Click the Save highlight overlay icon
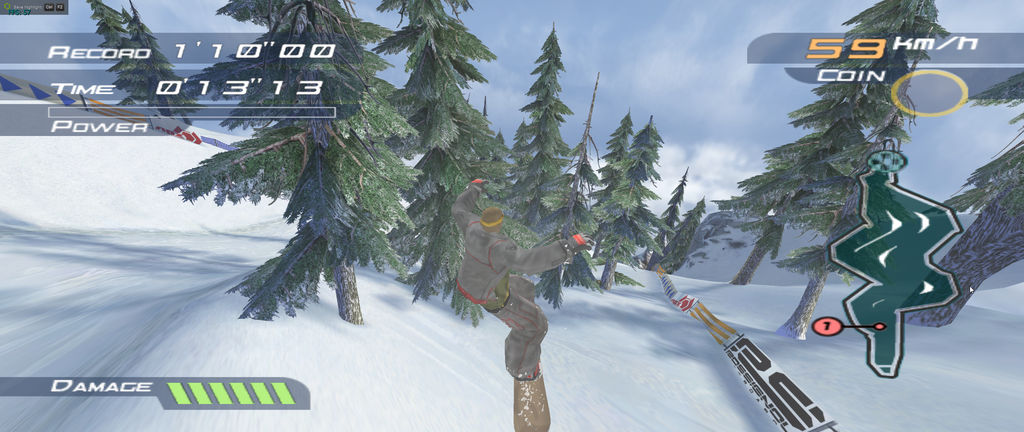The height and width of the screenshot is (432, 1024). (x=5, y=5)
